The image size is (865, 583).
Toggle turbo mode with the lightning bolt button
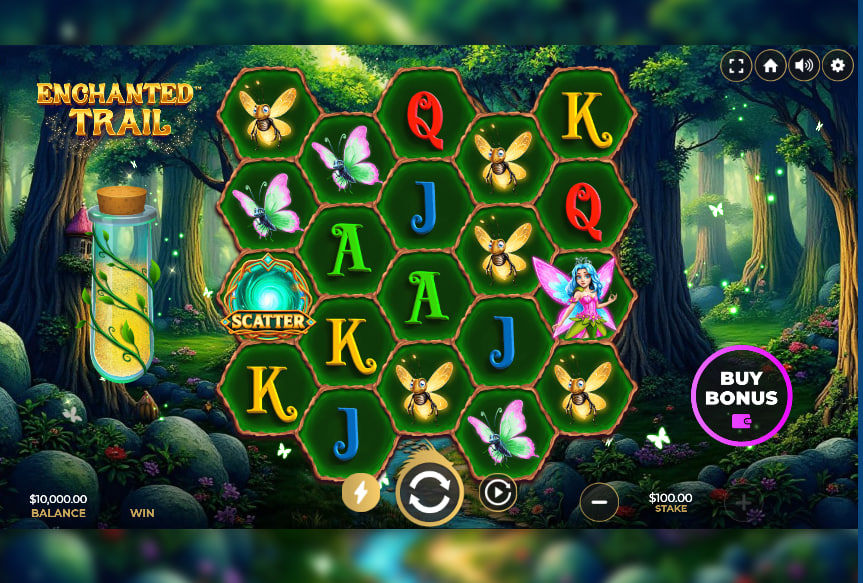361,492
